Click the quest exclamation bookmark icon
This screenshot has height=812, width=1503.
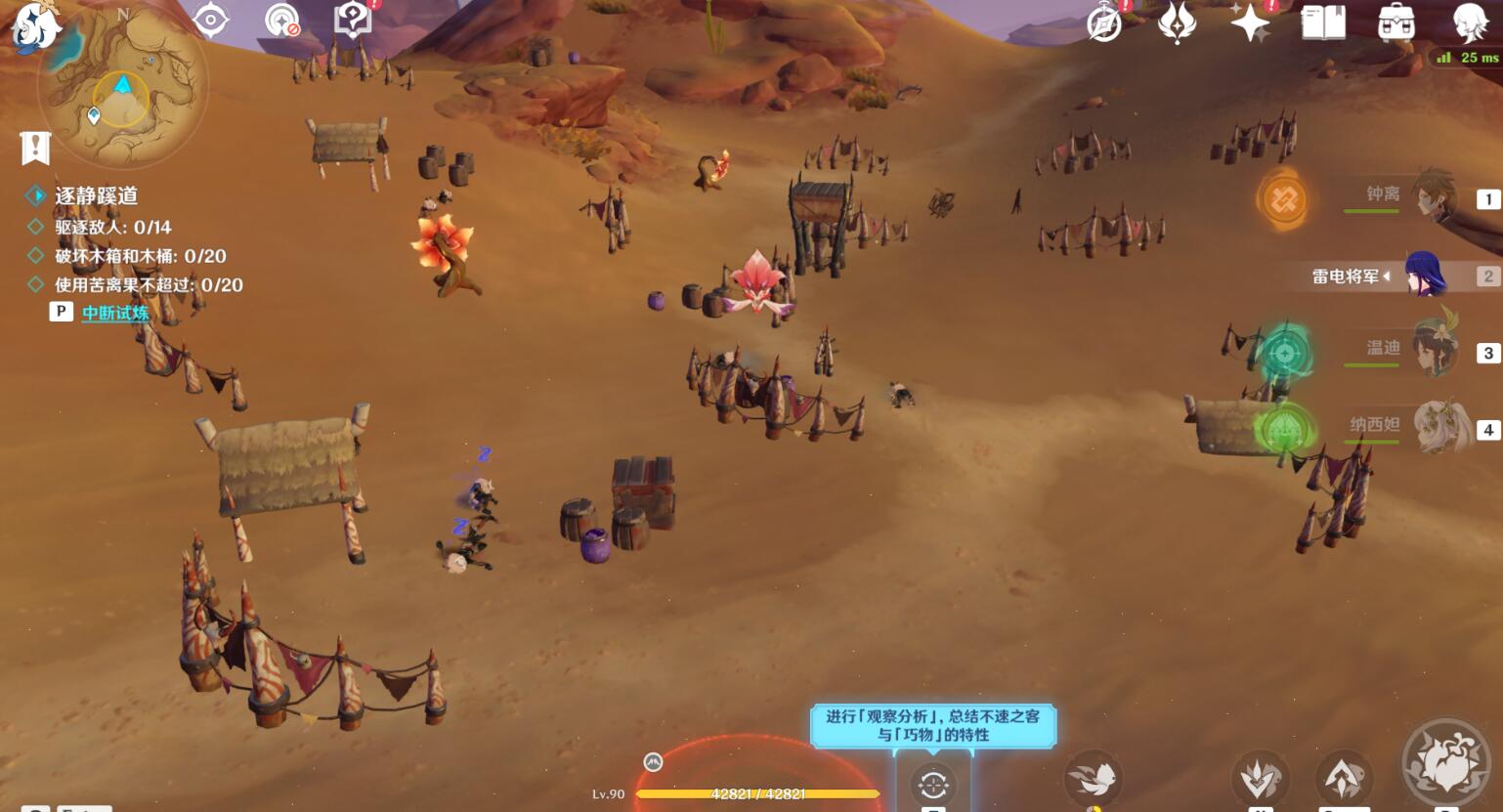click(35, 149)
